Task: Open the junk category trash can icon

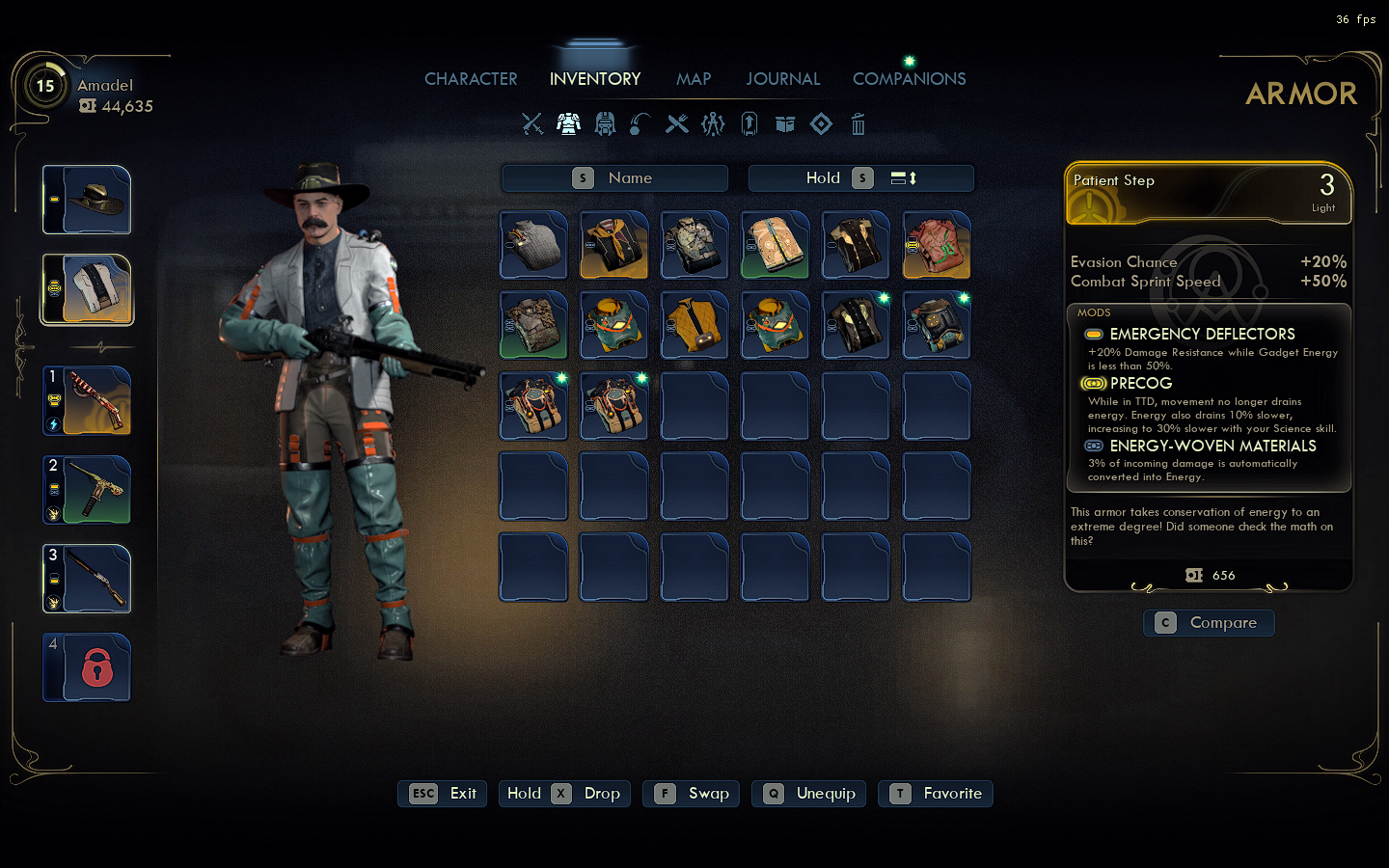Action: [x=858, y=124]
